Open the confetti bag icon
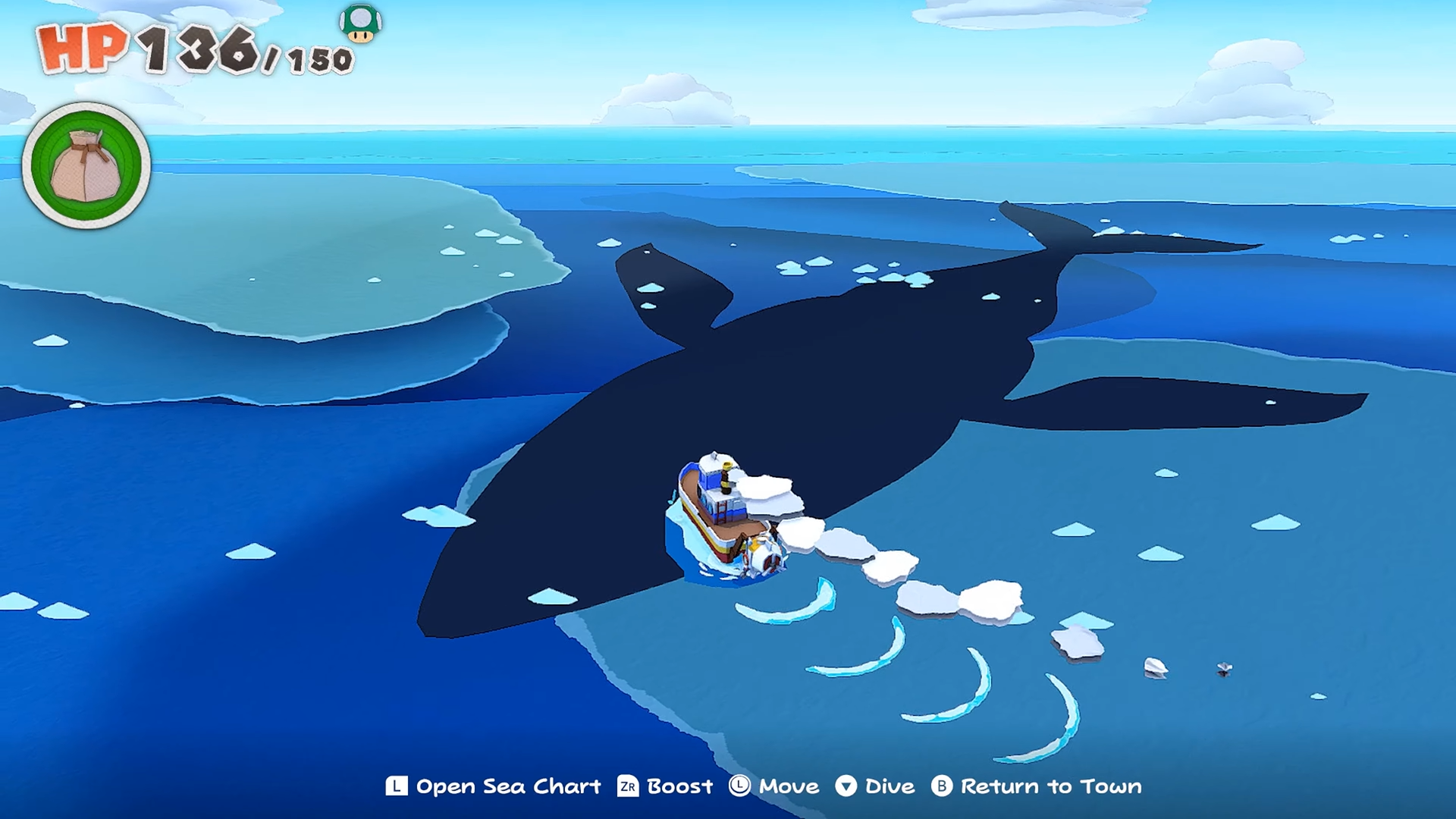Image resolution: width=1456 pixels, height=819 pixels. click(86, 165)
